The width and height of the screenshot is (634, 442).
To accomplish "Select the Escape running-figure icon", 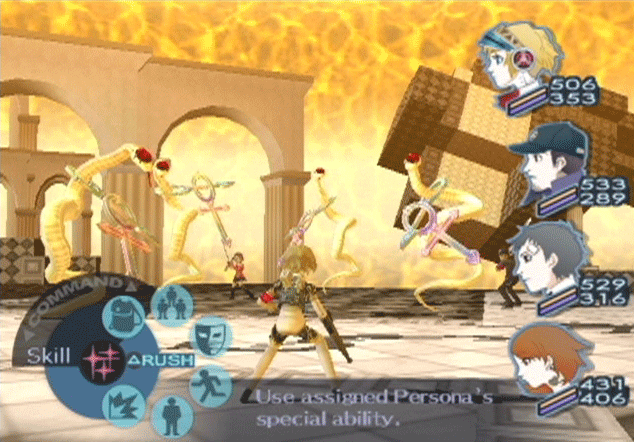I will pos(208,384).
